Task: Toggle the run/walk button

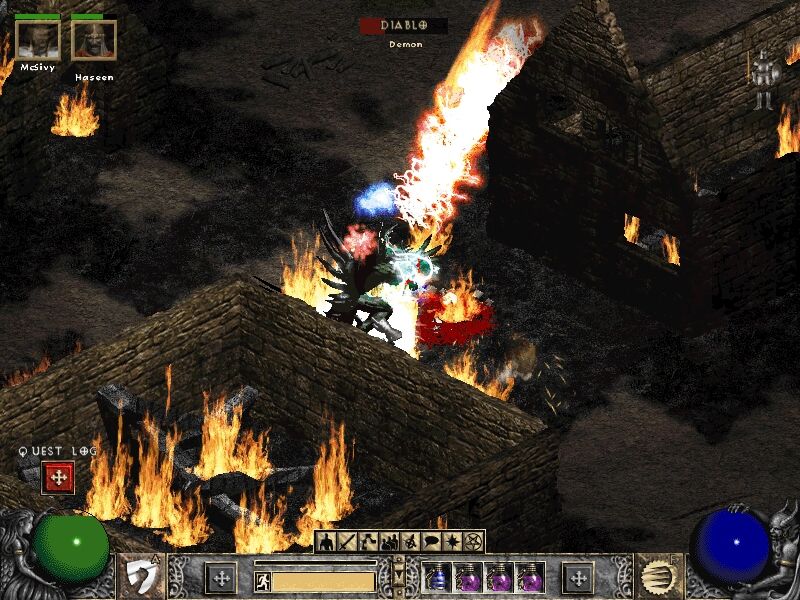Action: click(x=262, y=580)
